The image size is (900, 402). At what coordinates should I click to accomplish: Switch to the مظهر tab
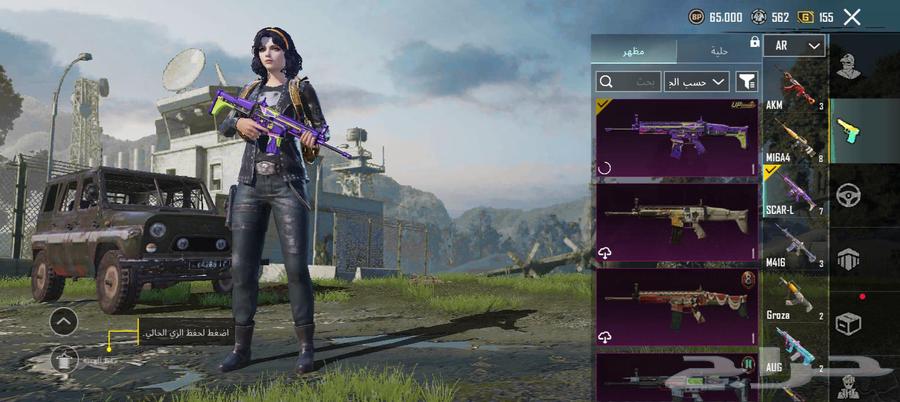pos(633,50)
